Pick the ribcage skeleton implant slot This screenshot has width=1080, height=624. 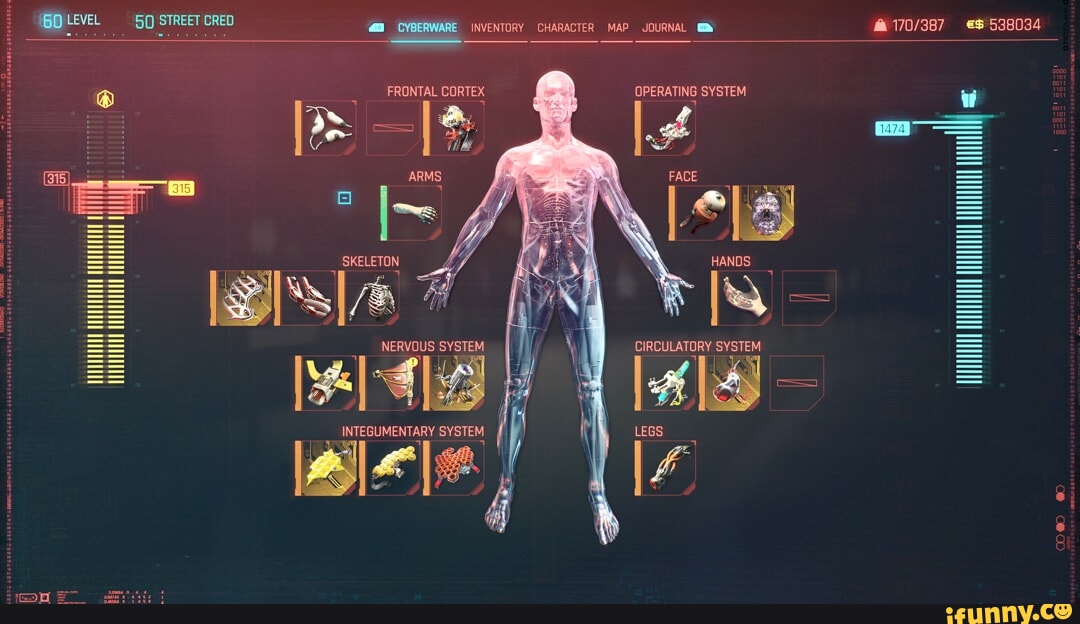[370, 298]
